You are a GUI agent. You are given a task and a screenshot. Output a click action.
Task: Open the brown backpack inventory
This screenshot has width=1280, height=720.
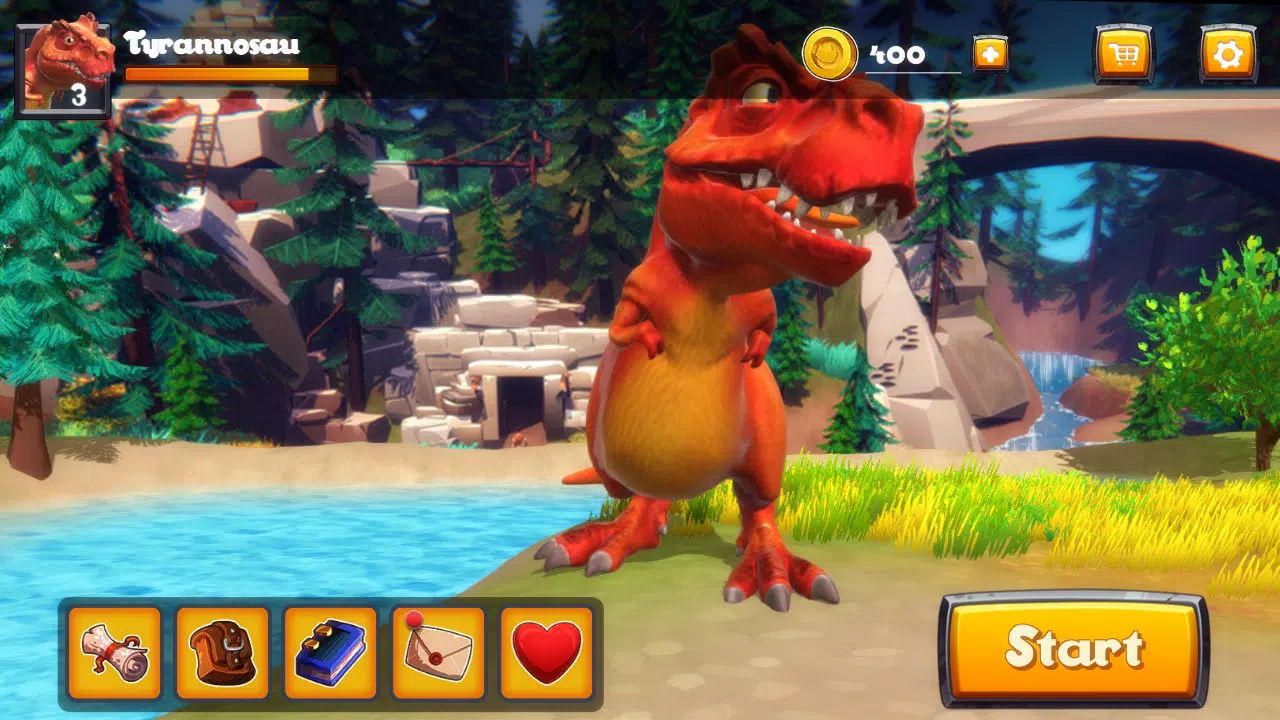coord(223,653)
